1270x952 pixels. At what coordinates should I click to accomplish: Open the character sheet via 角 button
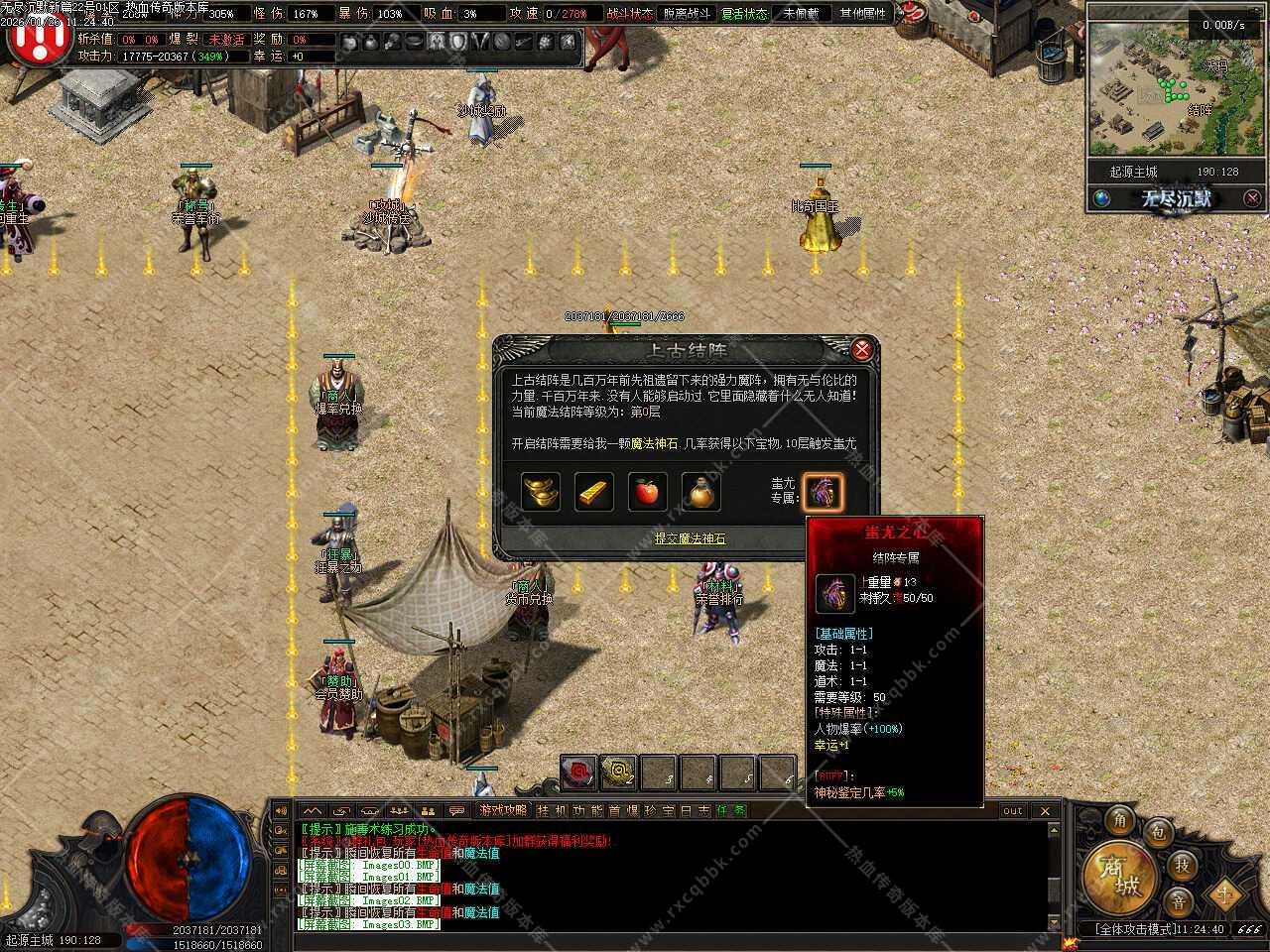1120,819
